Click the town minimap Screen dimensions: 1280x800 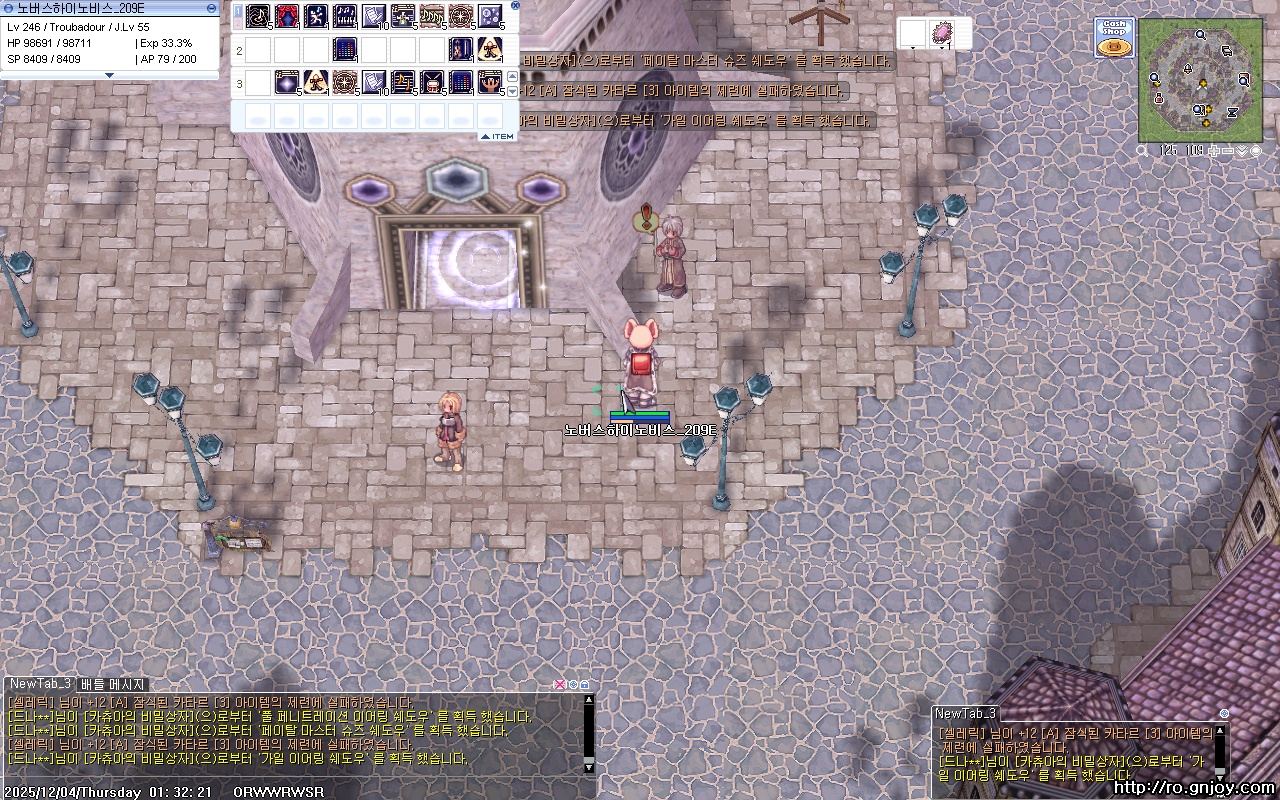[x=1200, y=79]
